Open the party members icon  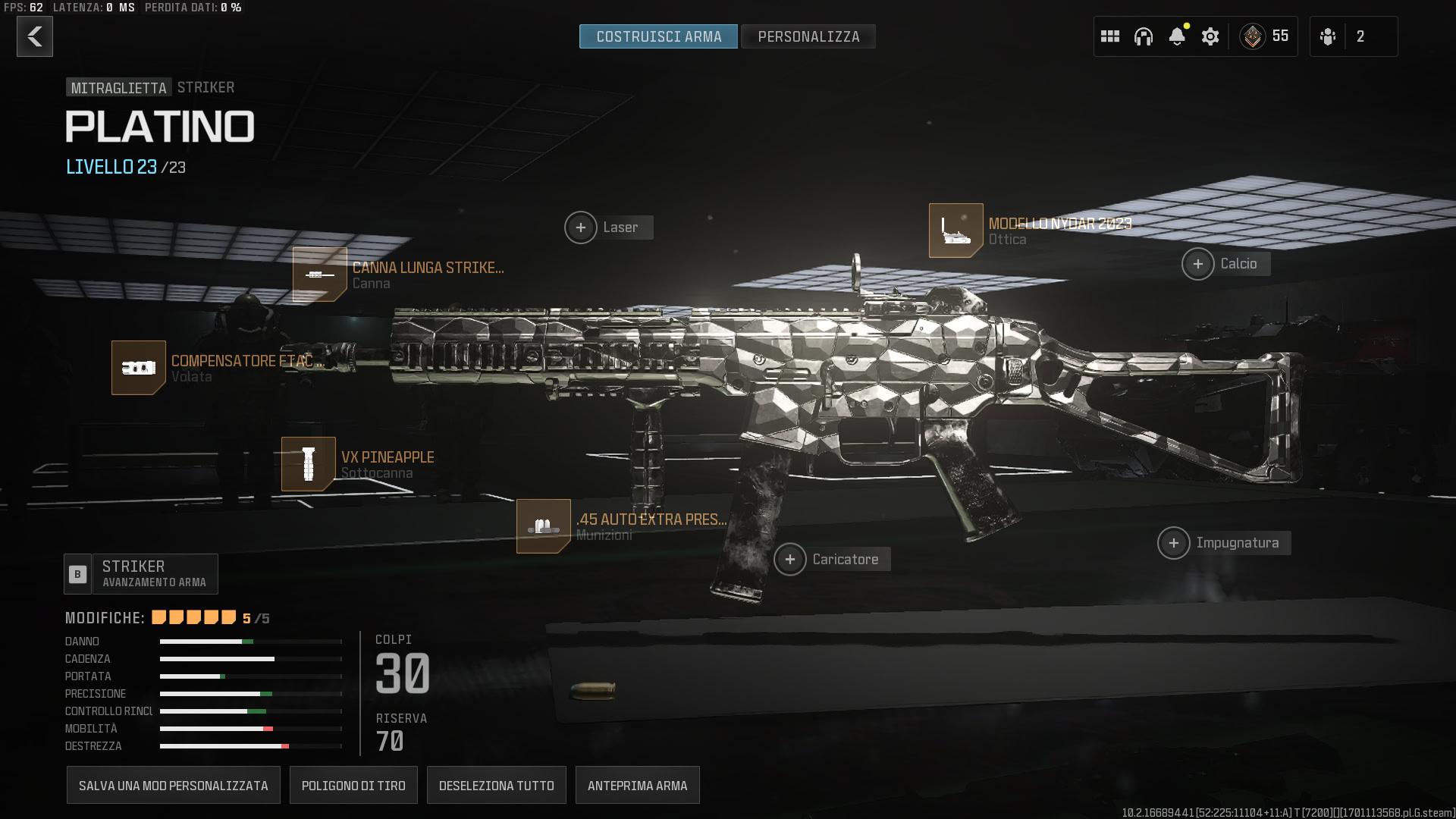tap(1328, 36)
